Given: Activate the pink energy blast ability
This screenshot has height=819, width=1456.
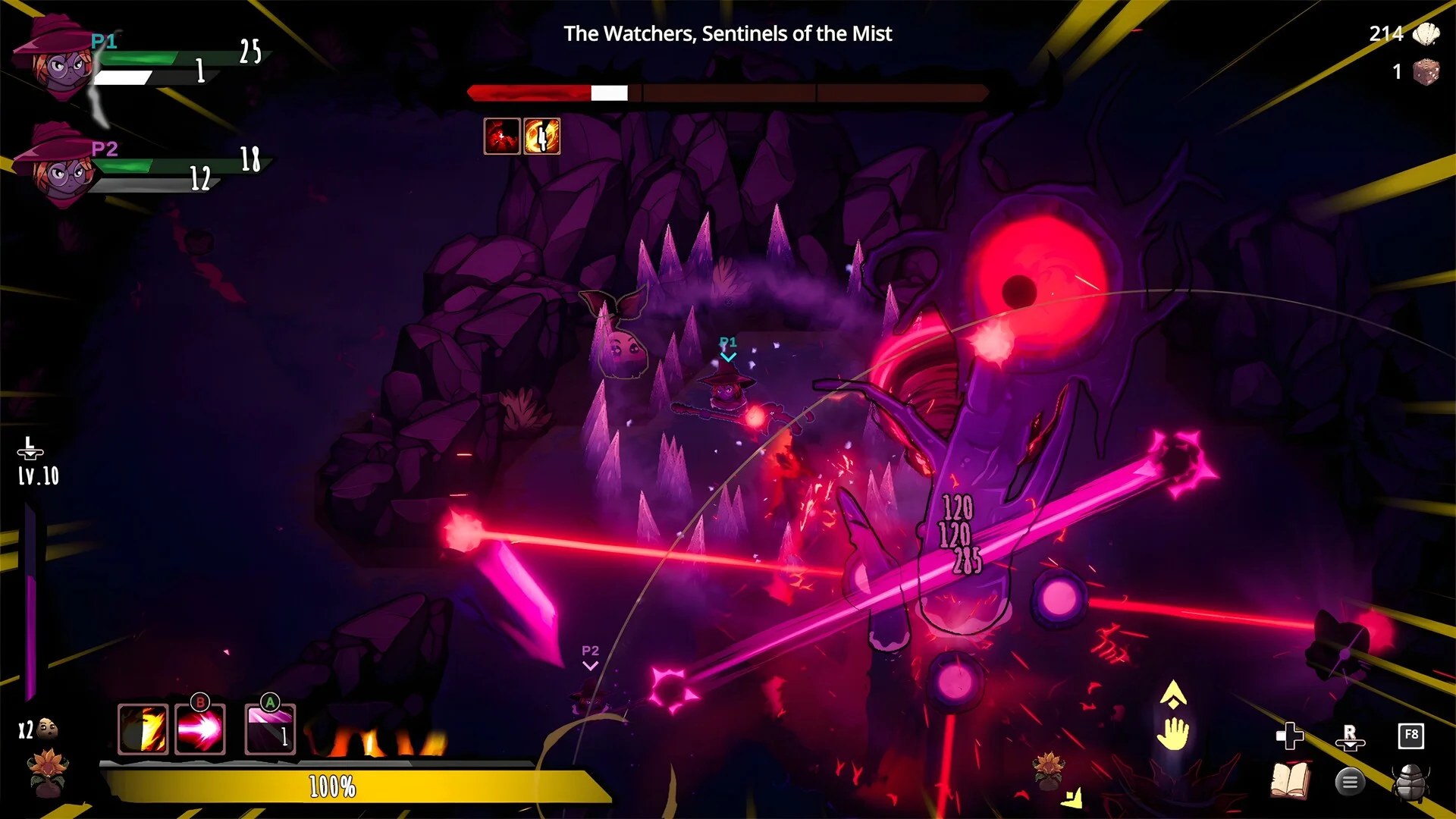Looking at the screenshot, I should coord(200,730).
